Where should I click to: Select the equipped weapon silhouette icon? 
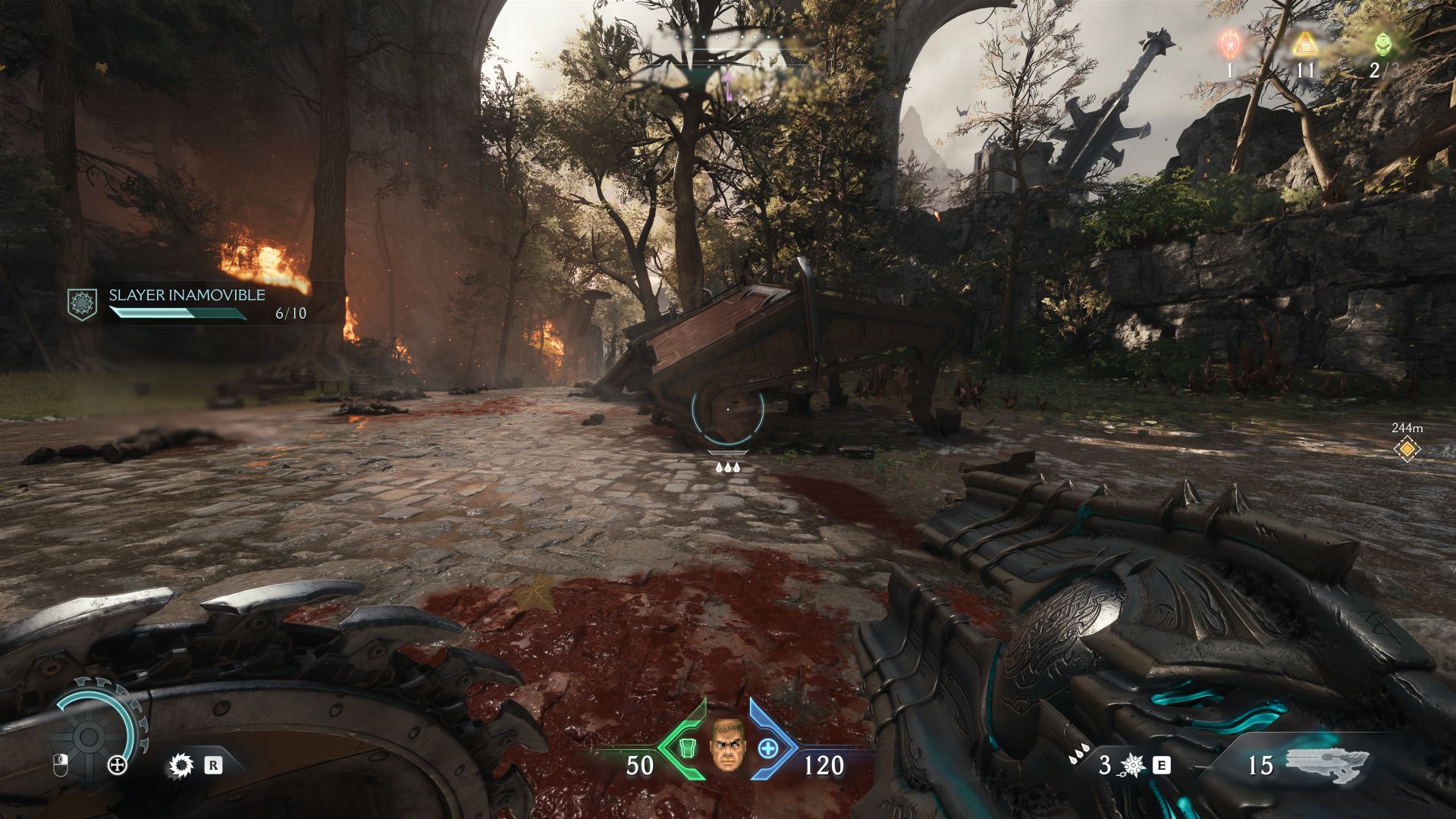[x=1327, y=764]
